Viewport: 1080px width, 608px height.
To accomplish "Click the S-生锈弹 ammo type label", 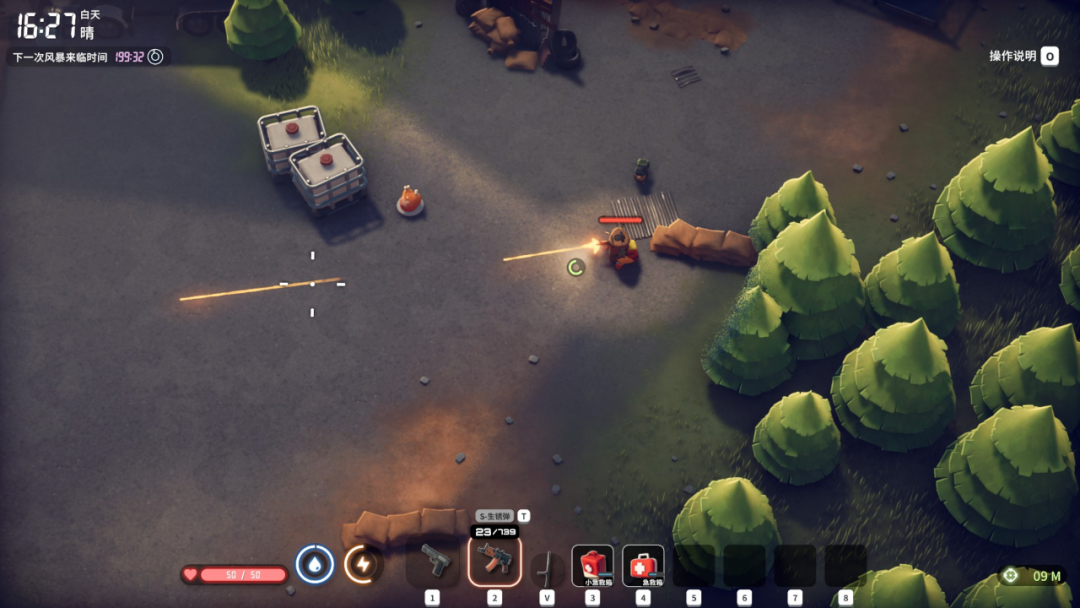I will coord(494,516).
